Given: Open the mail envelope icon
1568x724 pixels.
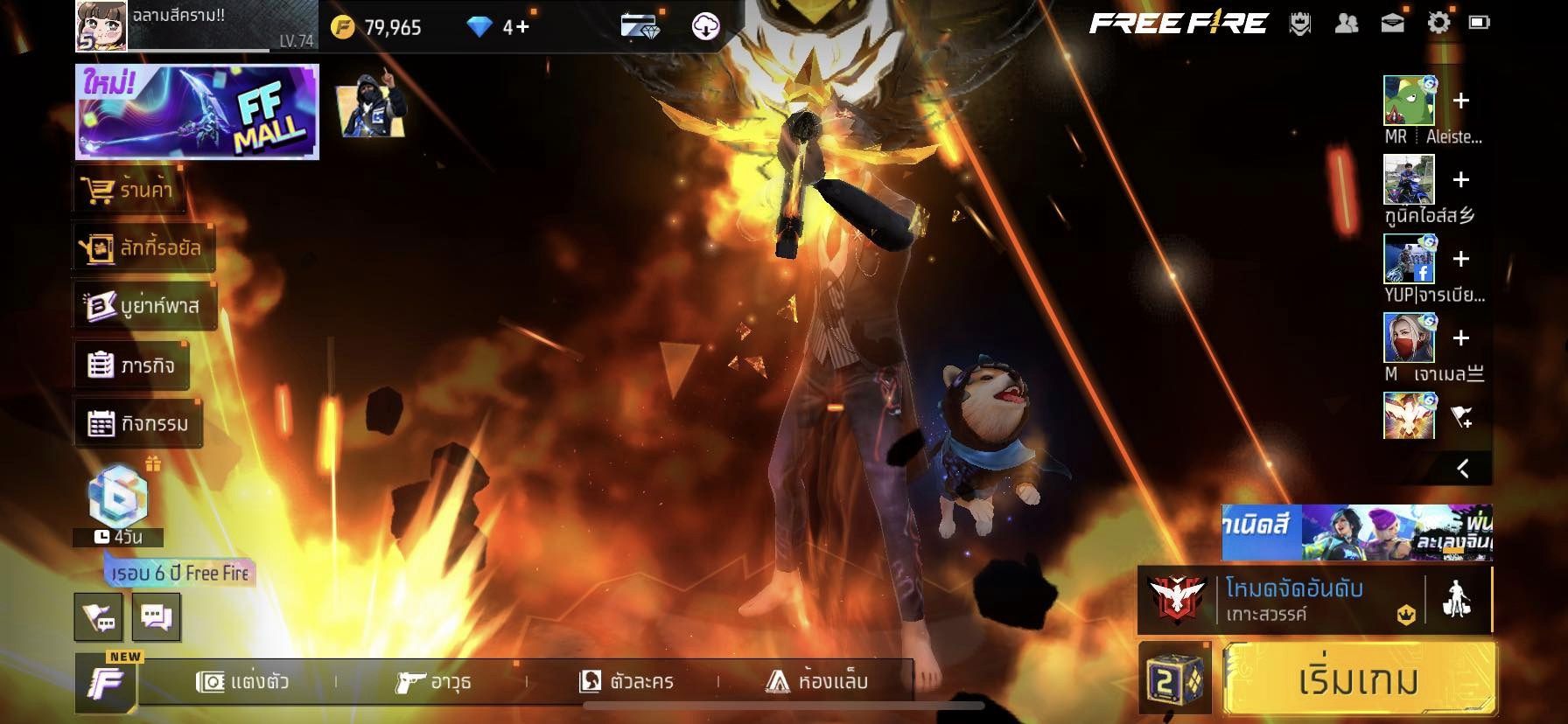Looking at the screenshot, I should 1392,24.
